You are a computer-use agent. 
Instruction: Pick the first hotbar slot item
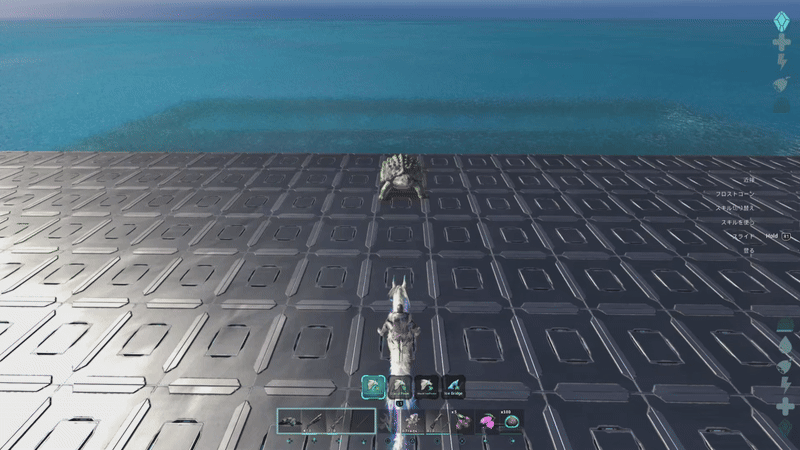(290, 422)
